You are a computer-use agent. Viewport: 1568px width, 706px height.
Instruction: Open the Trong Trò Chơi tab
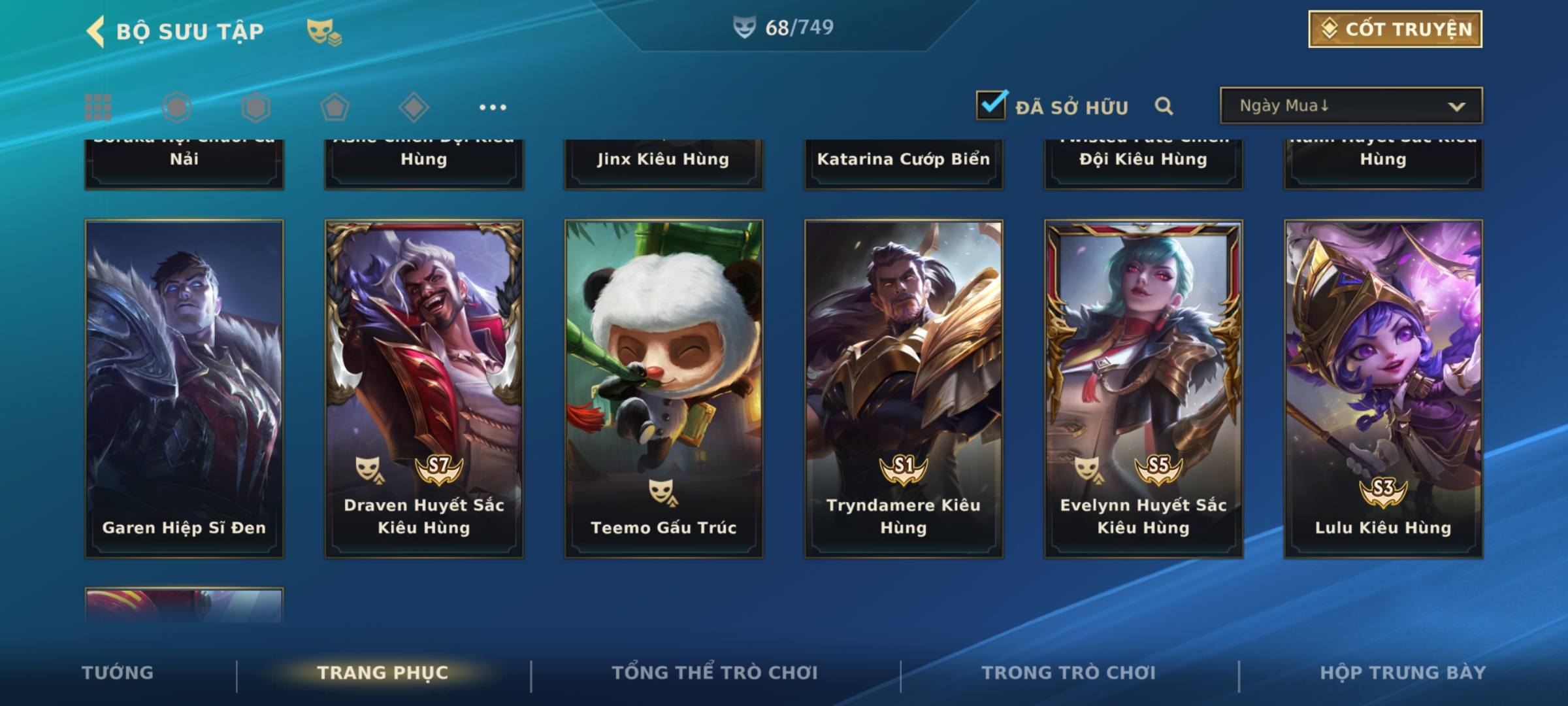click(x=1069, y=673)
